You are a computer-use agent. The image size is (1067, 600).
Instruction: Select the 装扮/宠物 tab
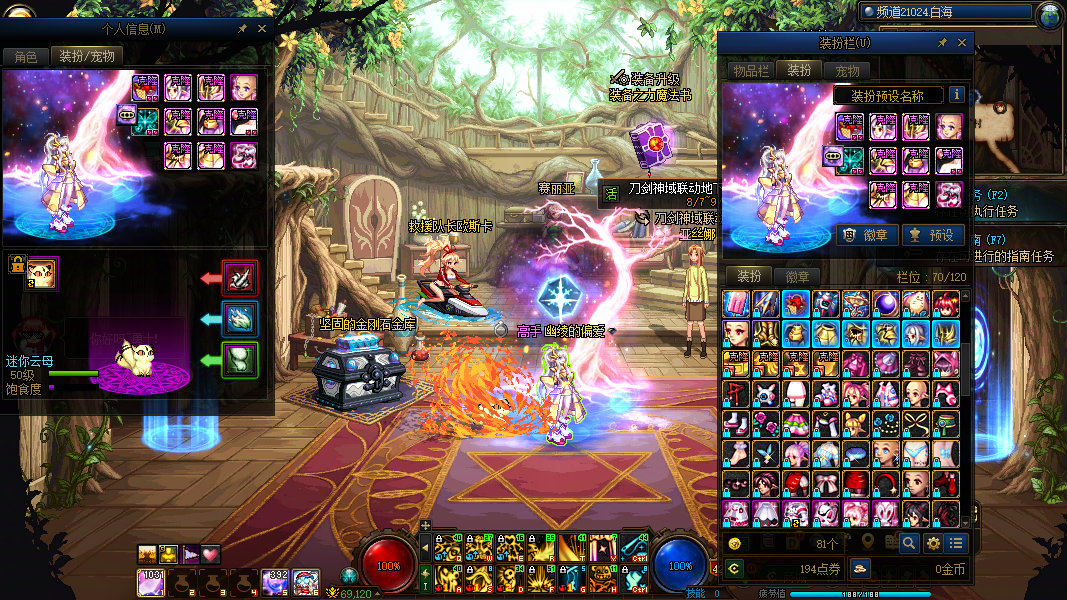click(x=86, y=56)
